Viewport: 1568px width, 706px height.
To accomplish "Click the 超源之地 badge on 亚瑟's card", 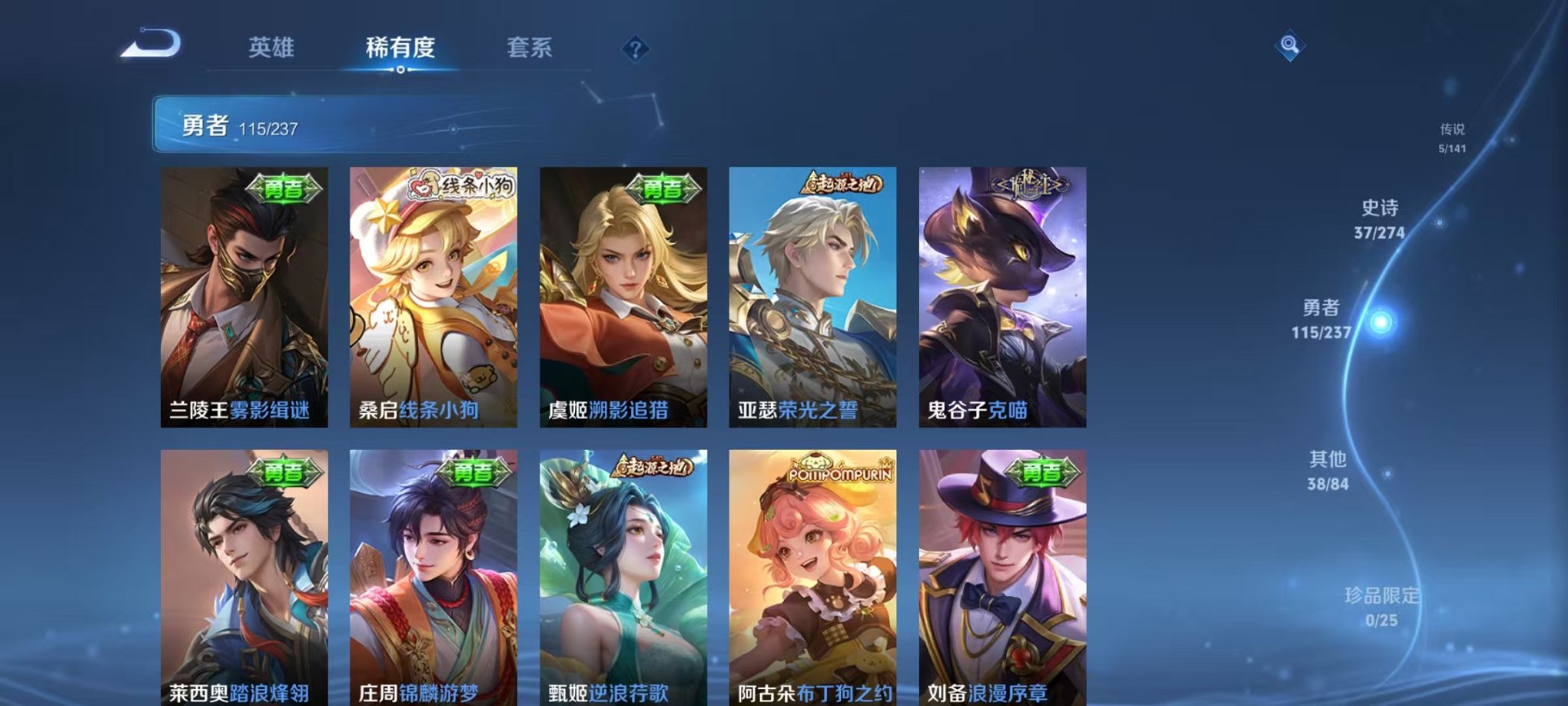I will pyautogui.click(x=841, y=183).
